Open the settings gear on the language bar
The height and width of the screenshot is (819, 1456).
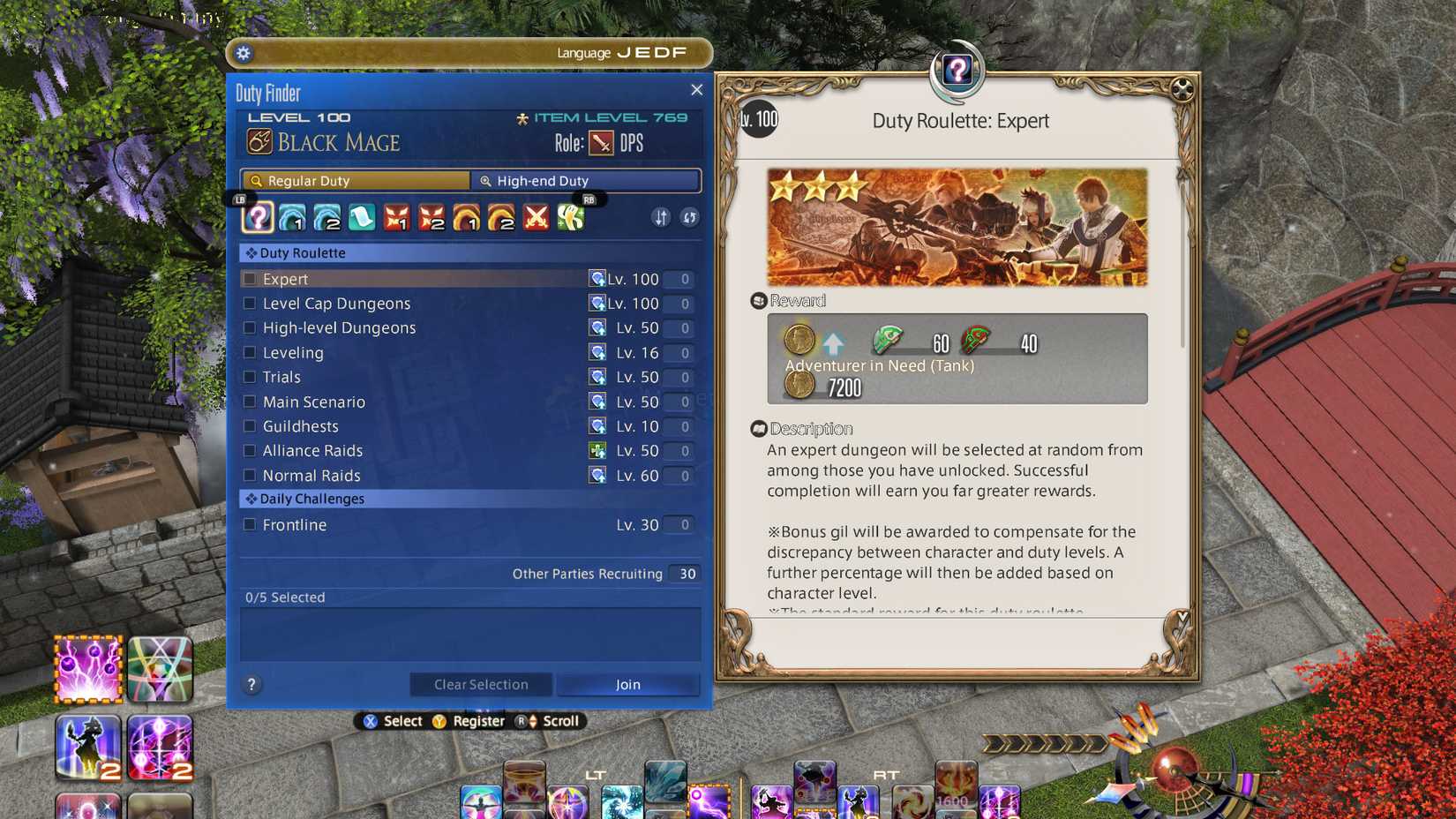244,52
